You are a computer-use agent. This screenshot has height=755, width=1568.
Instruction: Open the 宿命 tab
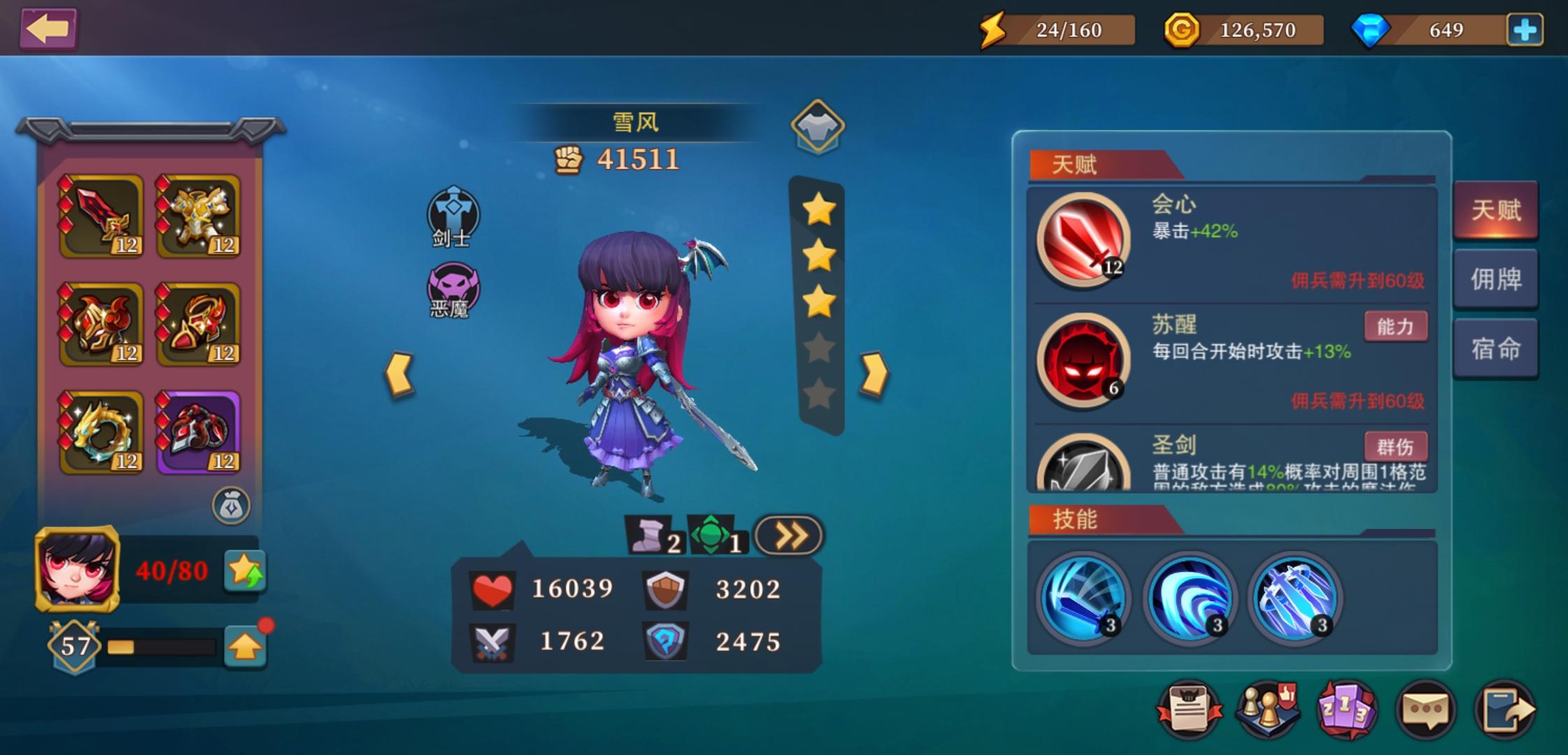1495,347
